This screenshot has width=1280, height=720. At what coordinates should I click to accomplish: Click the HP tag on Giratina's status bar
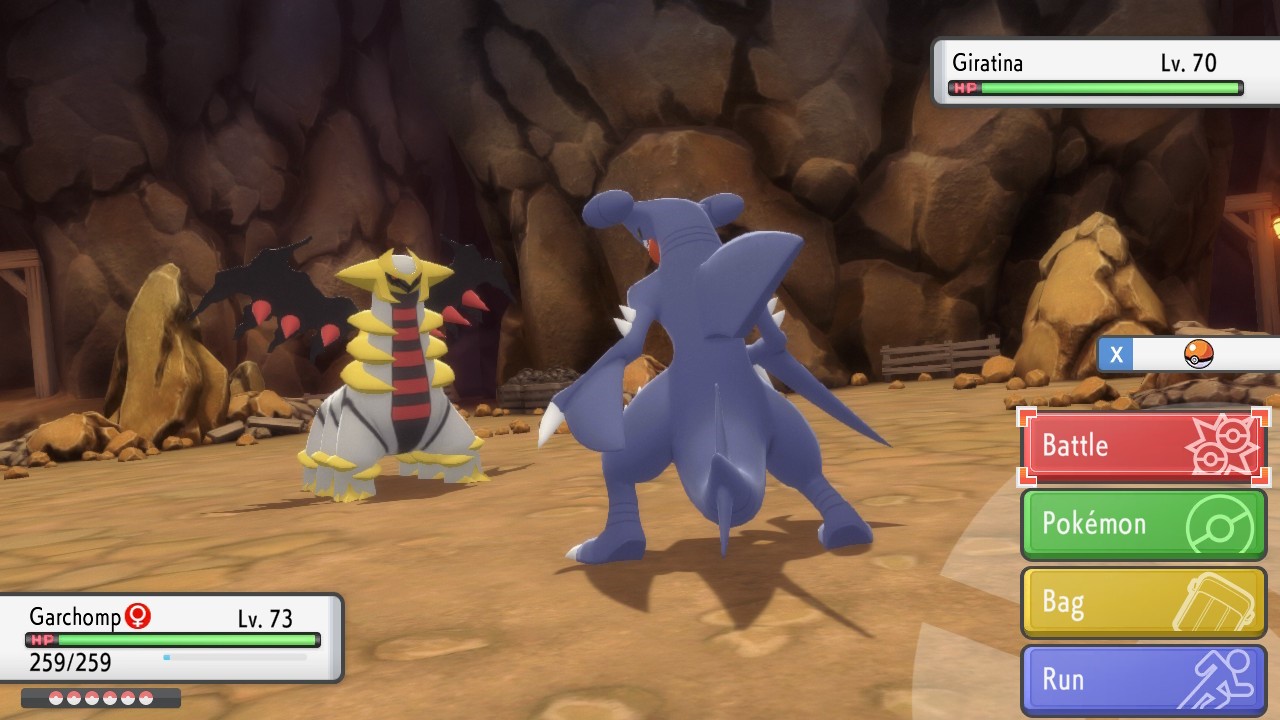(x=963, y=88)
